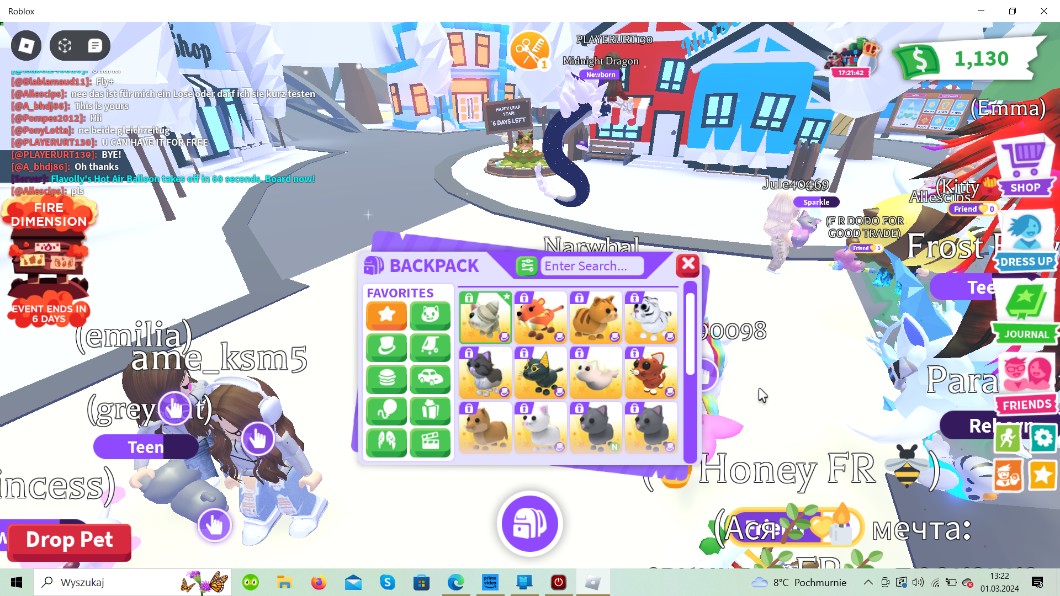Choose the white tiger pet slot
This screenshot has height=596, width=1060.
point(650,317)
